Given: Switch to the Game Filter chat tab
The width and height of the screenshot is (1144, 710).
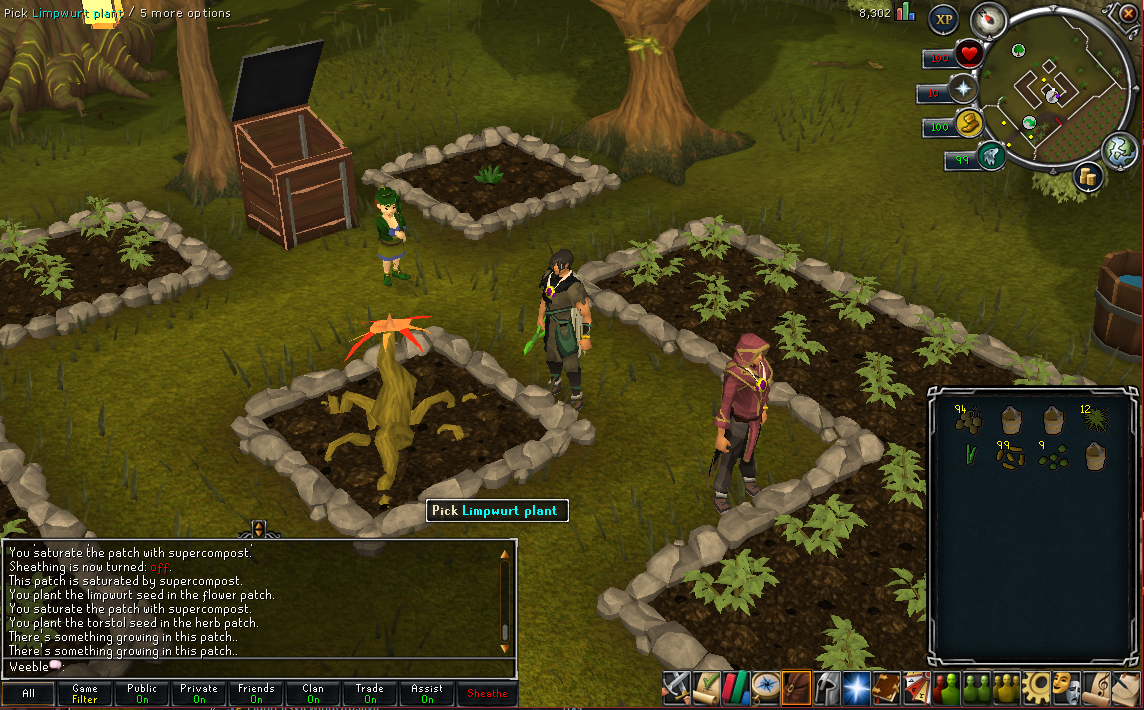Looking at the screenshot, I should pos(85,694).
